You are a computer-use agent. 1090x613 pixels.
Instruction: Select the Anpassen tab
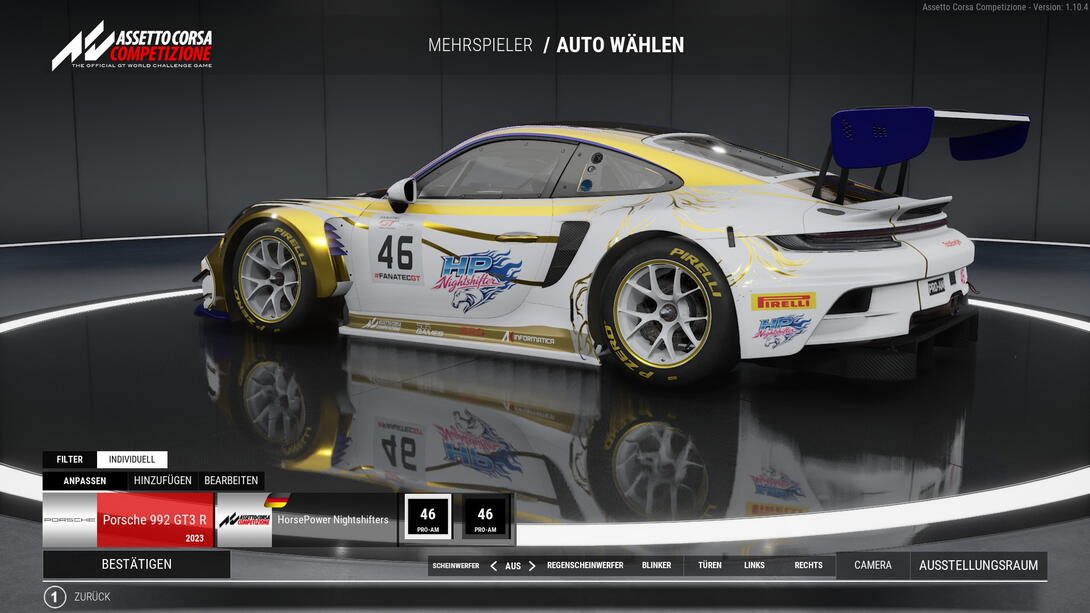tap(85, 481)
